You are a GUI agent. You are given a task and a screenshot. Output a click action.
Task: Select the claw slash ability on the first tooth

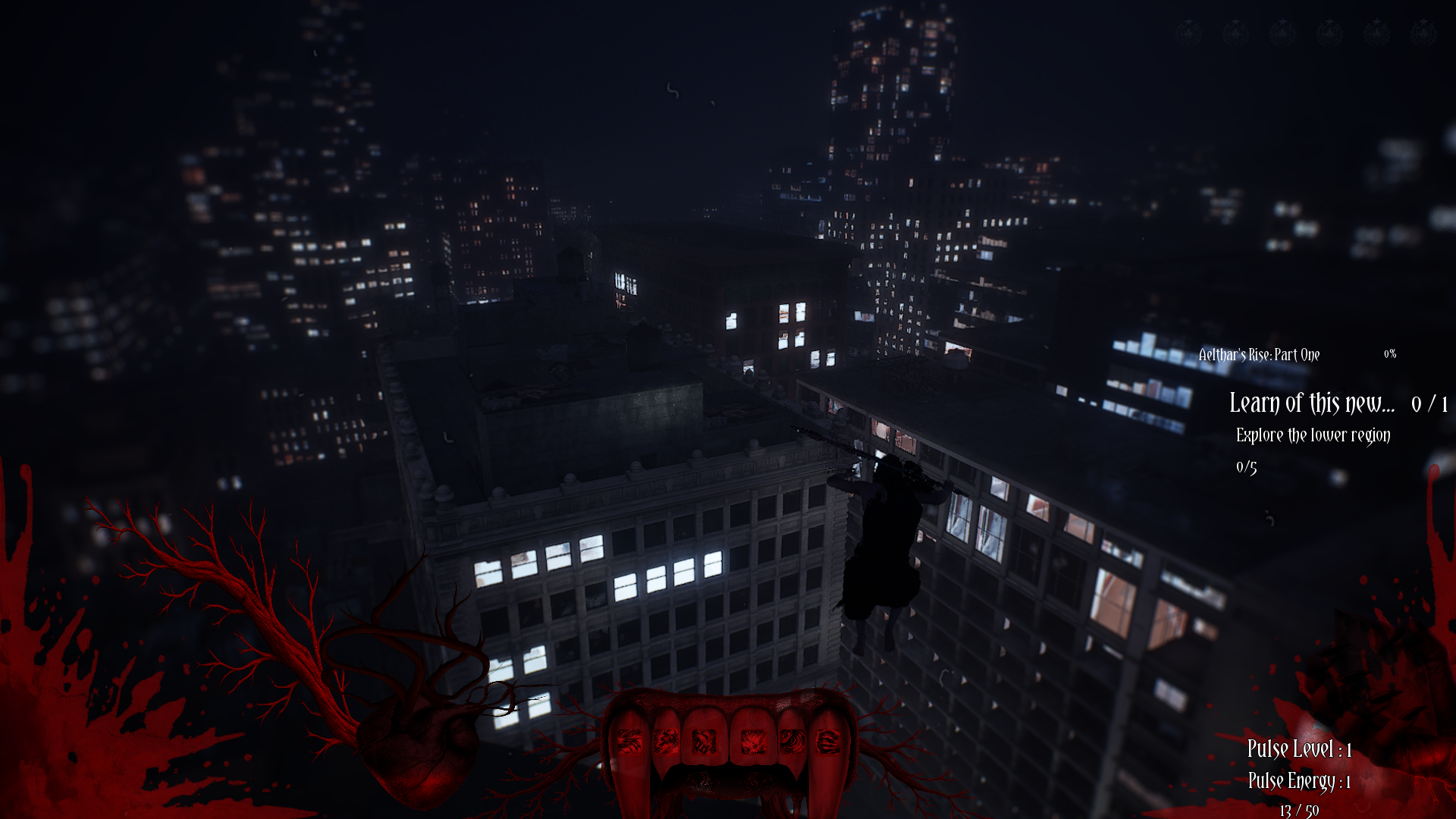629,742
